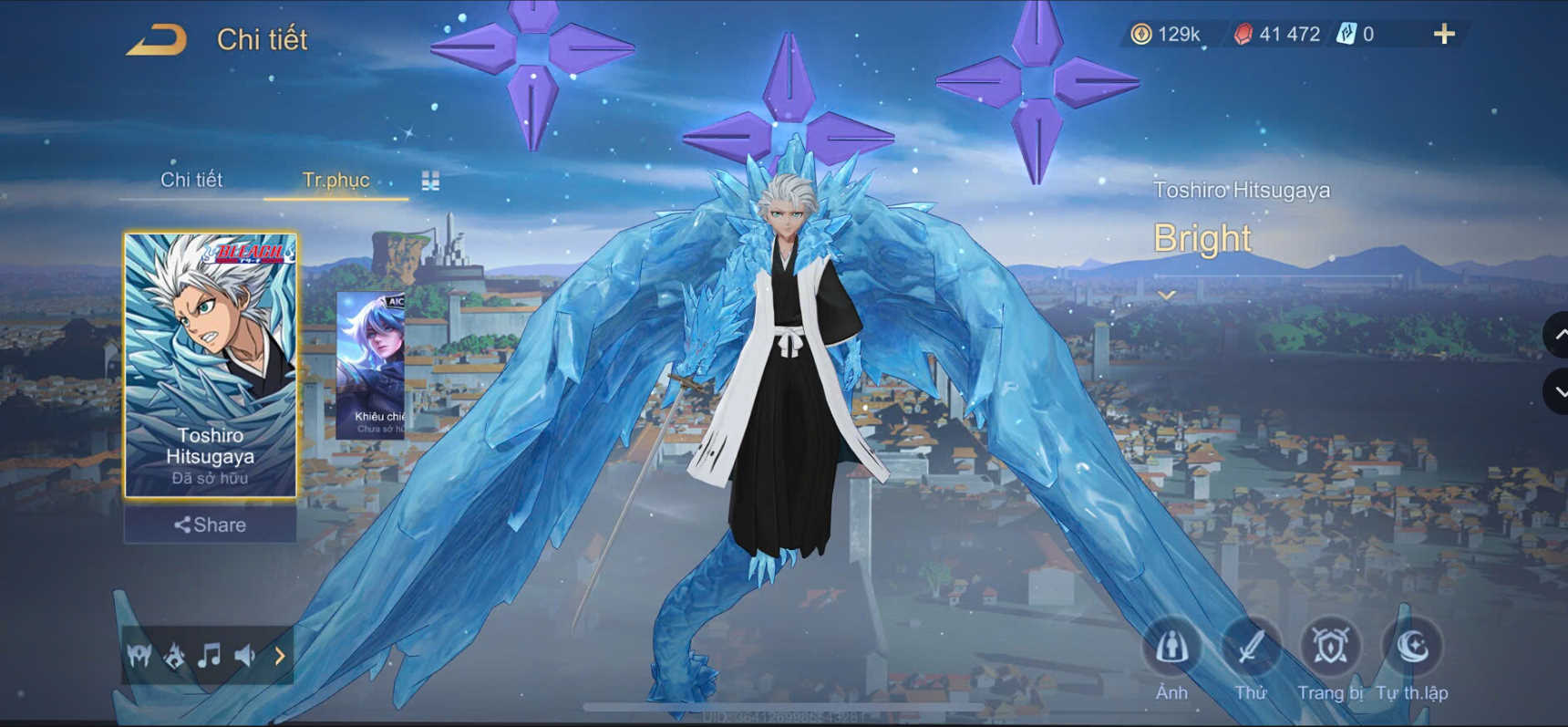Image resolution: width=1568 pixels, height=727 pixels.
Task: Click the Share button under Toshiro Hitsugaya
Action: point(207,524)
